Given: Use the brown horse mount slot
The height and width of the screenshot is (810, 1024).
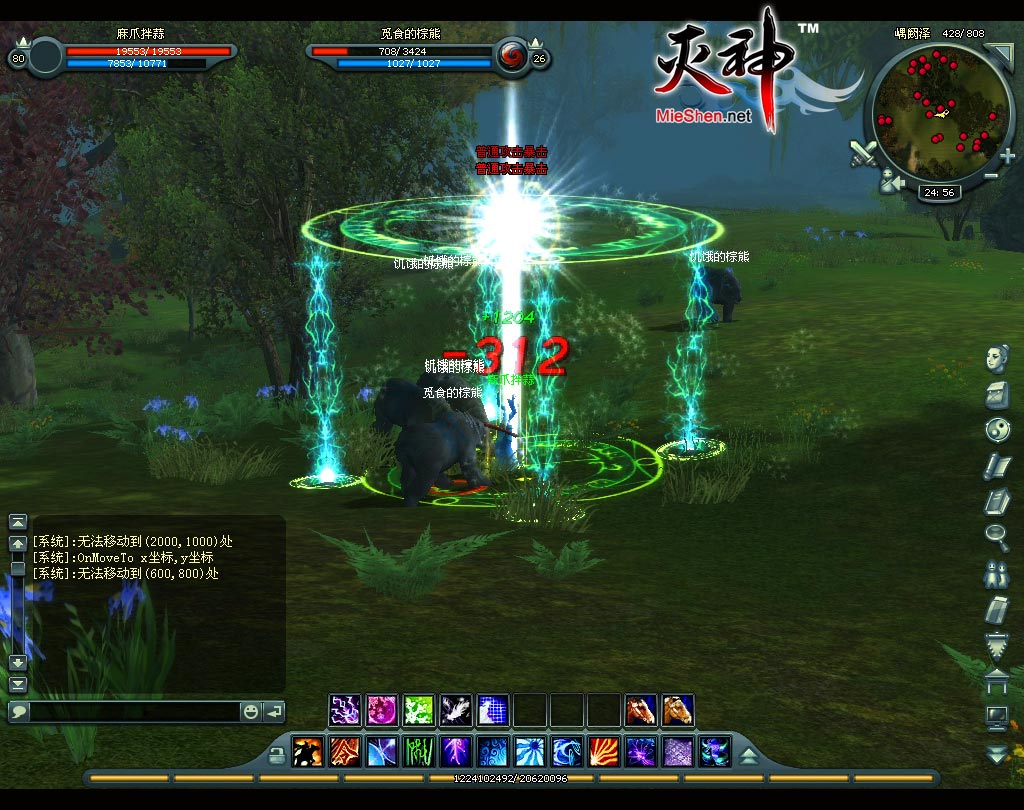Looking at the screenshot, I should pyautogui.click(x=641, y=711).
